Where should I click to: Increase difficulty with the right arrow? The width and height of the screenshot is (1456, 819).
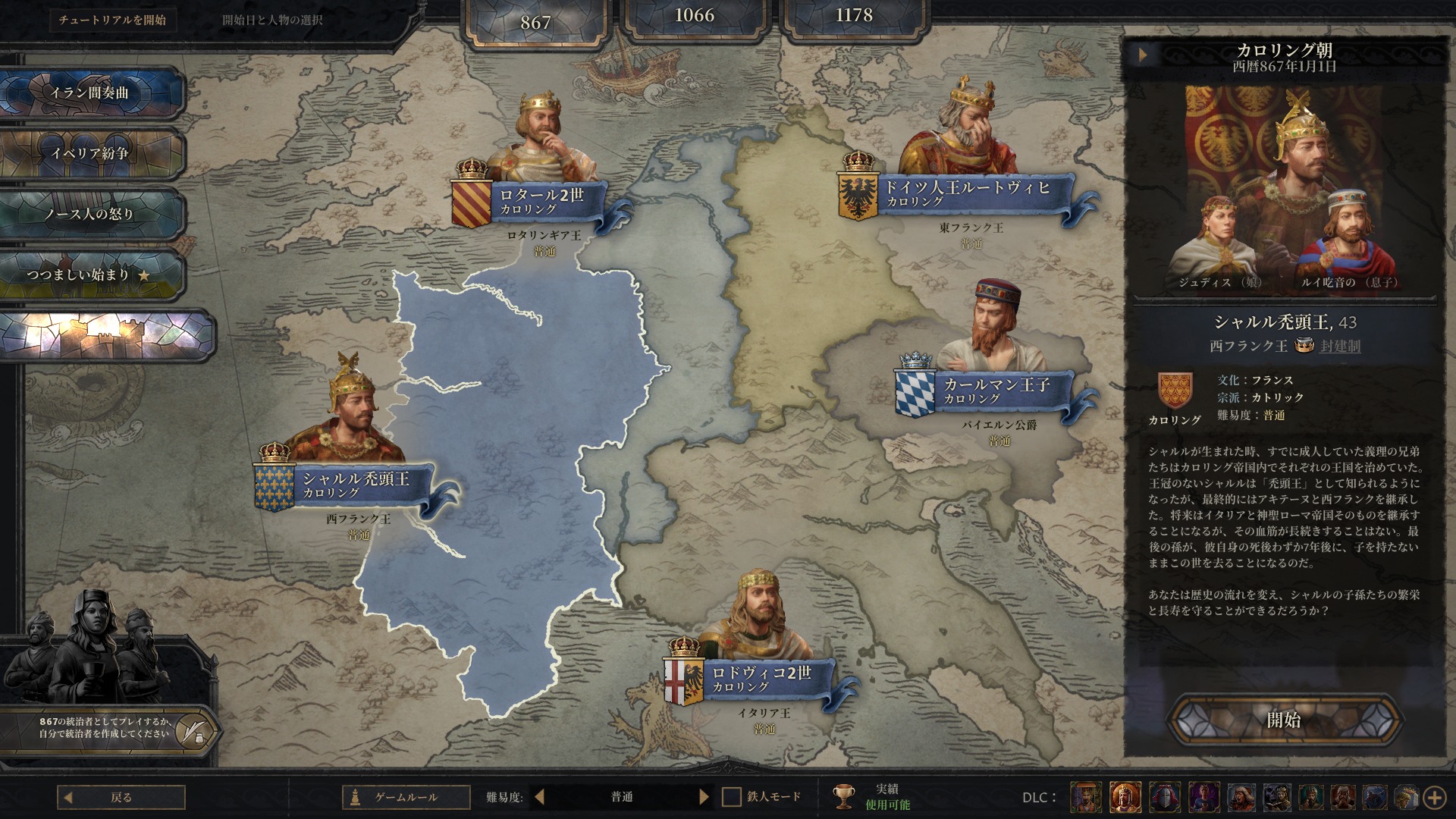coord(704,797)
